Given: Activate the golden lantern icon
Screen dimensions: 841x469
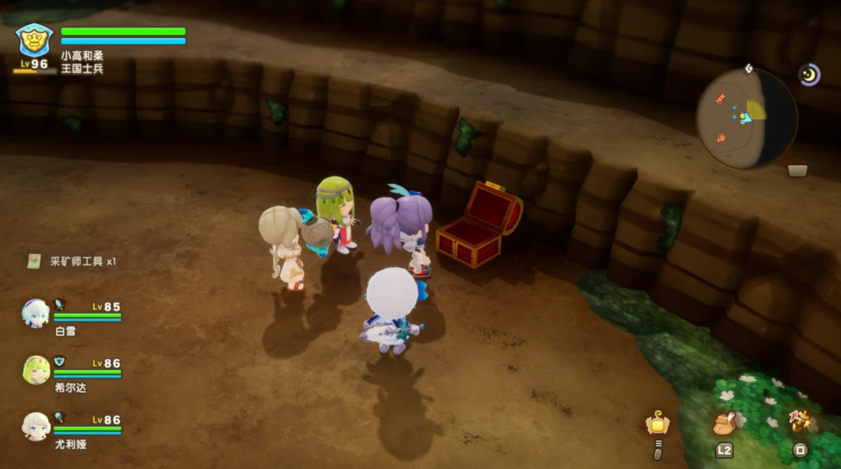Looking at the screenshot, I should [x=657, y=422].
